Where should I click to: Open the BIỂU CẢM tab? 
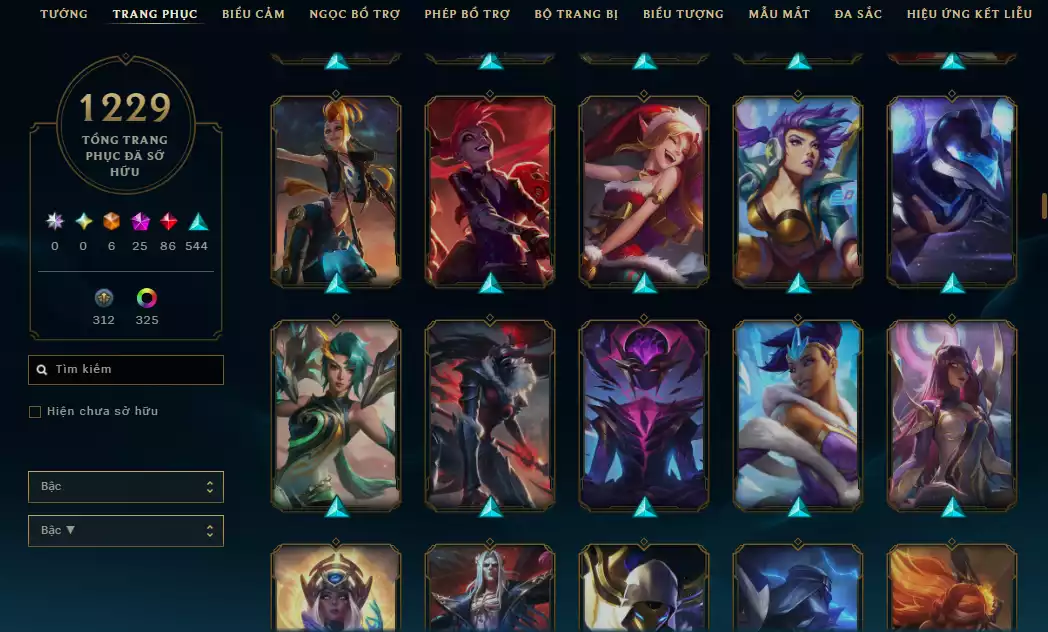tap(253, 14)
